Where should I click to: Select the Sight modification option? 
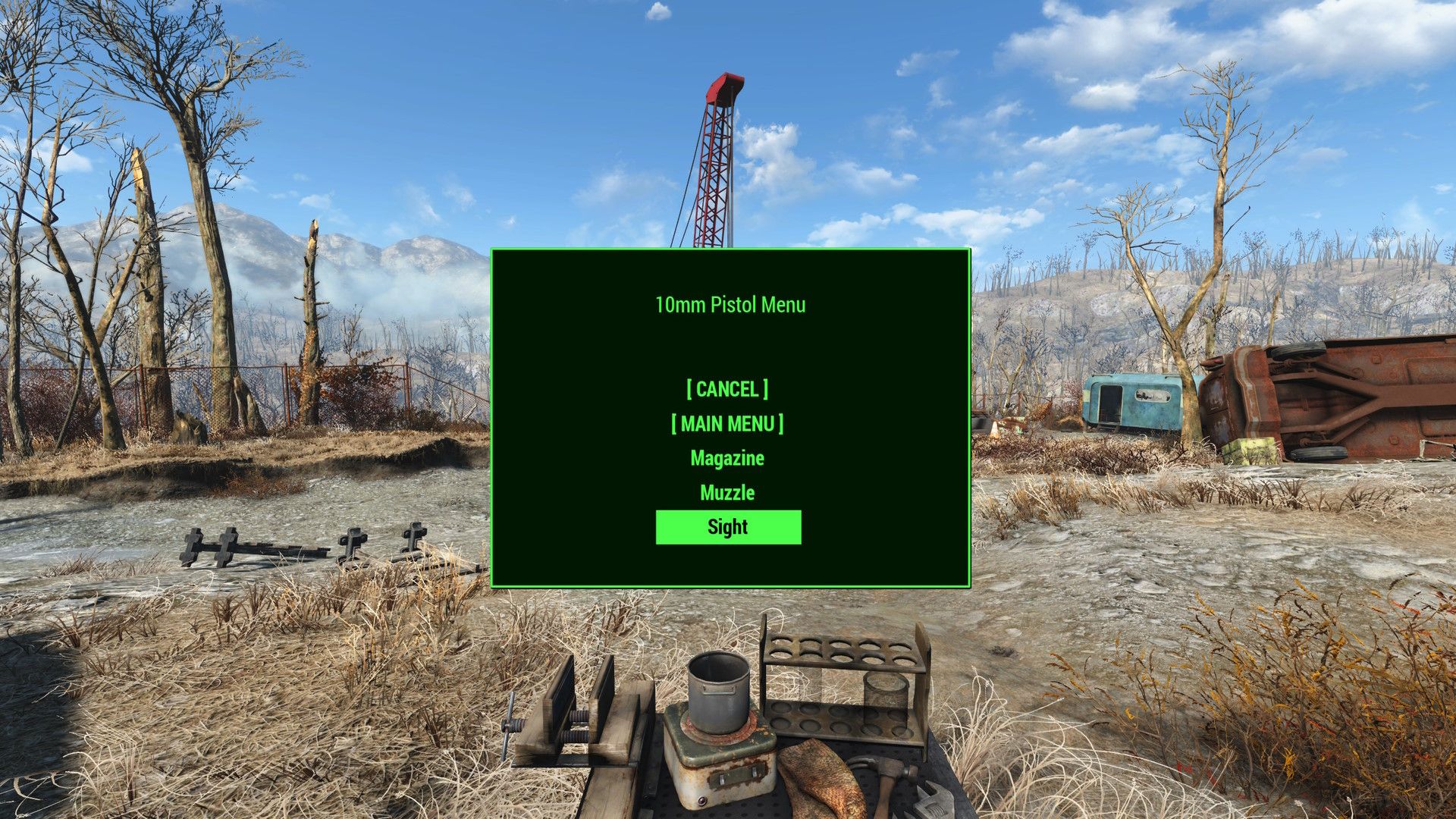coord(727,526)
